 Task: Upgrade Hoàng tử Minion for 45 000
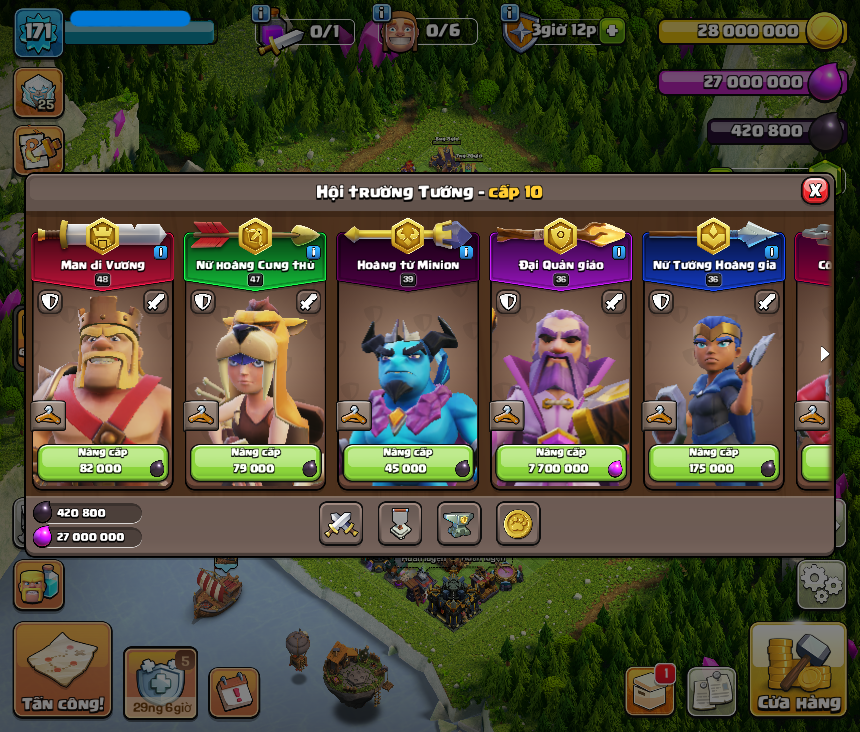pyautogui.click(x=408, y=462)
